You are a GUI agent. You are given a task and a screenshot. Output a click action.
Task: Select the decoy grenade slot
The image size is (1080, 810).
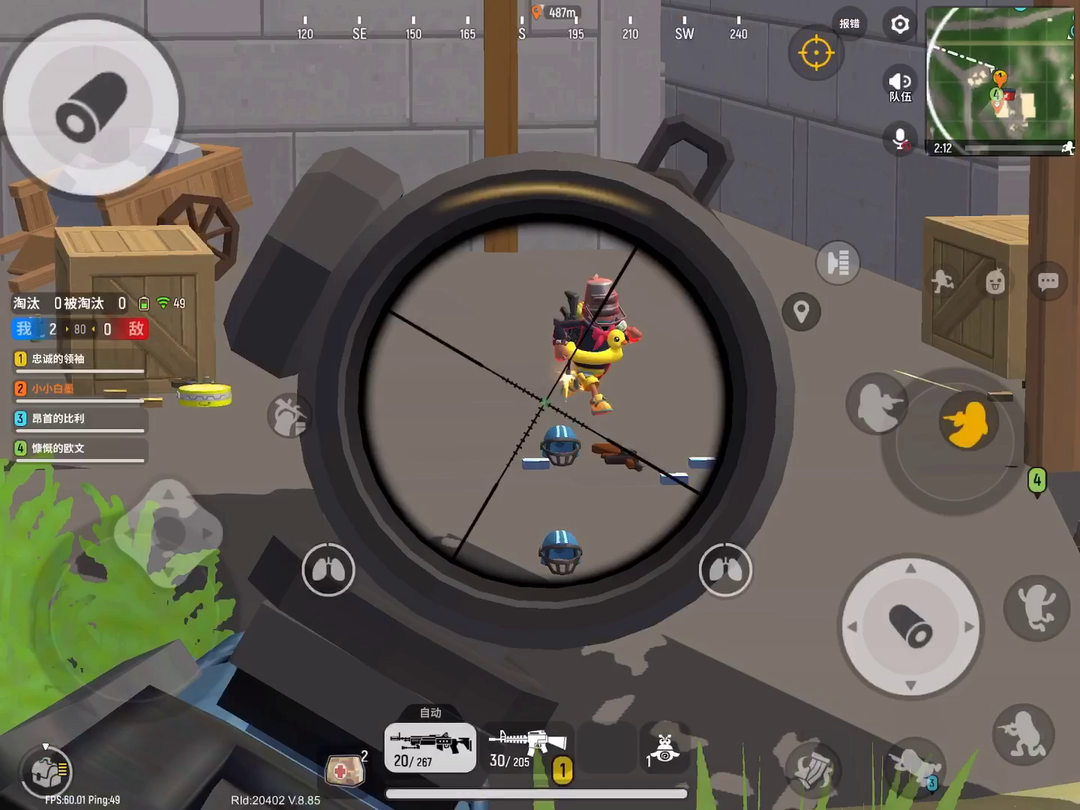[x=664, y=747]
